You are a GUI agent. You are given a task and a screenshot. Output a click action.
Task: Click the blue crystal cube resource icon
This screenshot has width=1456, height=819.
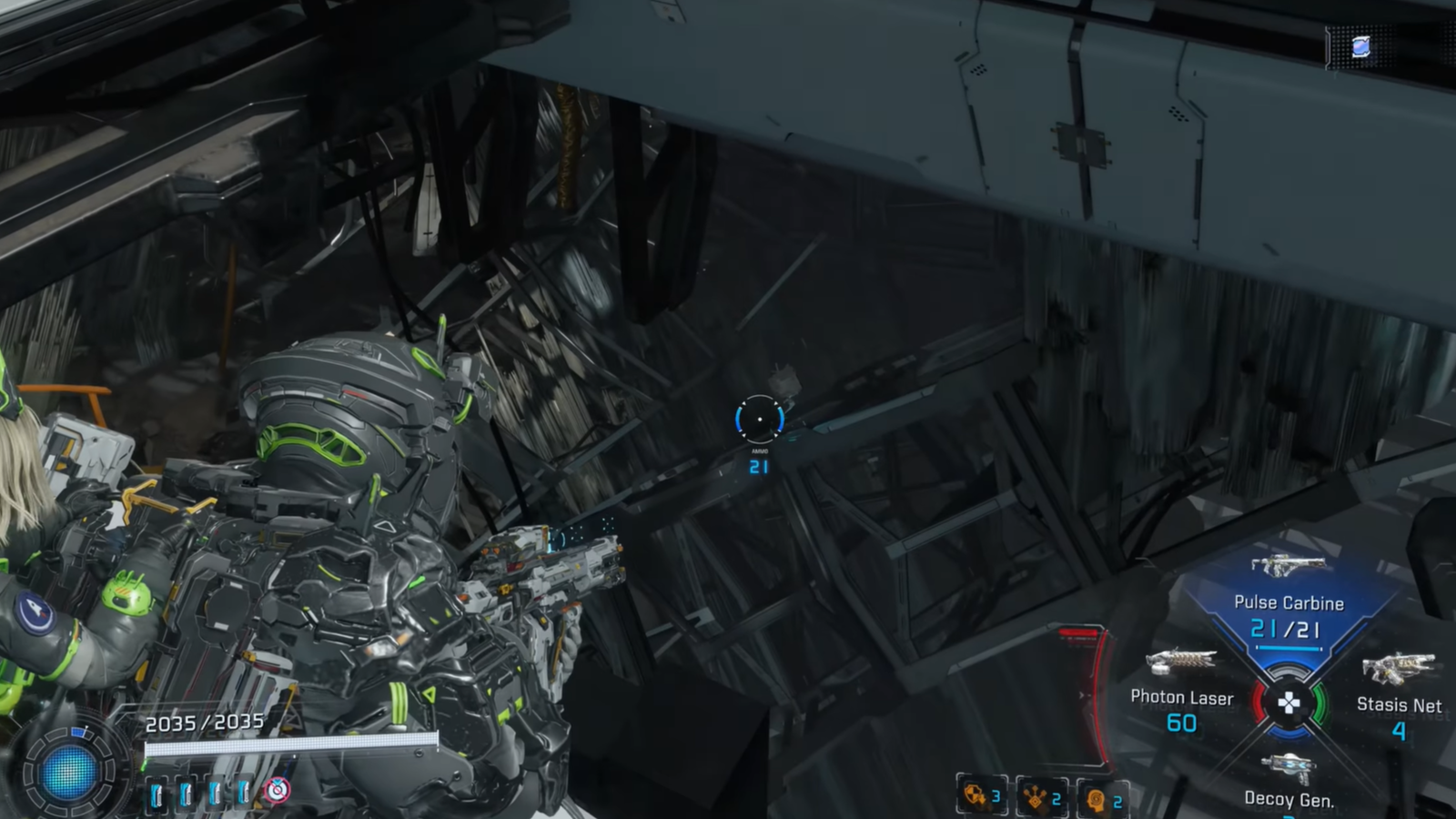pyautogui.click(x=1360, y=47)
